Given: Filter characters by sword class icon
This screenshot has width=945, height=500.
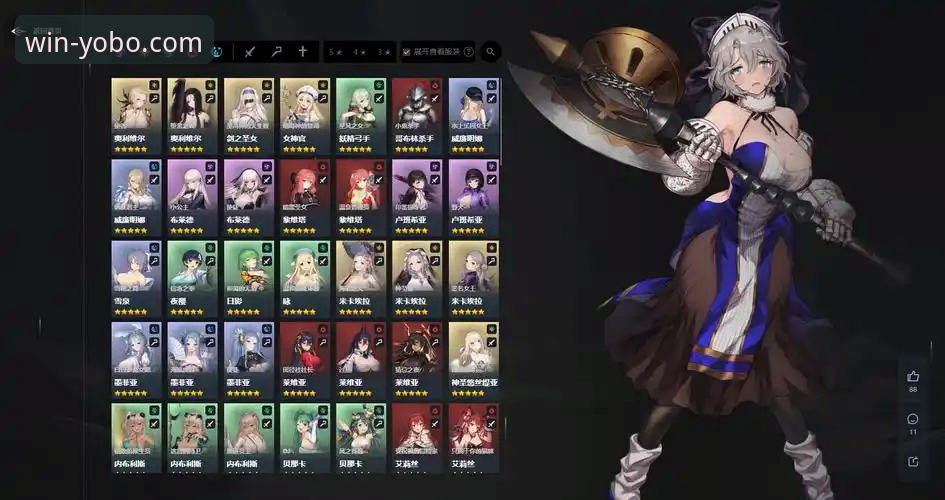Looking at the screenshot, I should point(250,51).
